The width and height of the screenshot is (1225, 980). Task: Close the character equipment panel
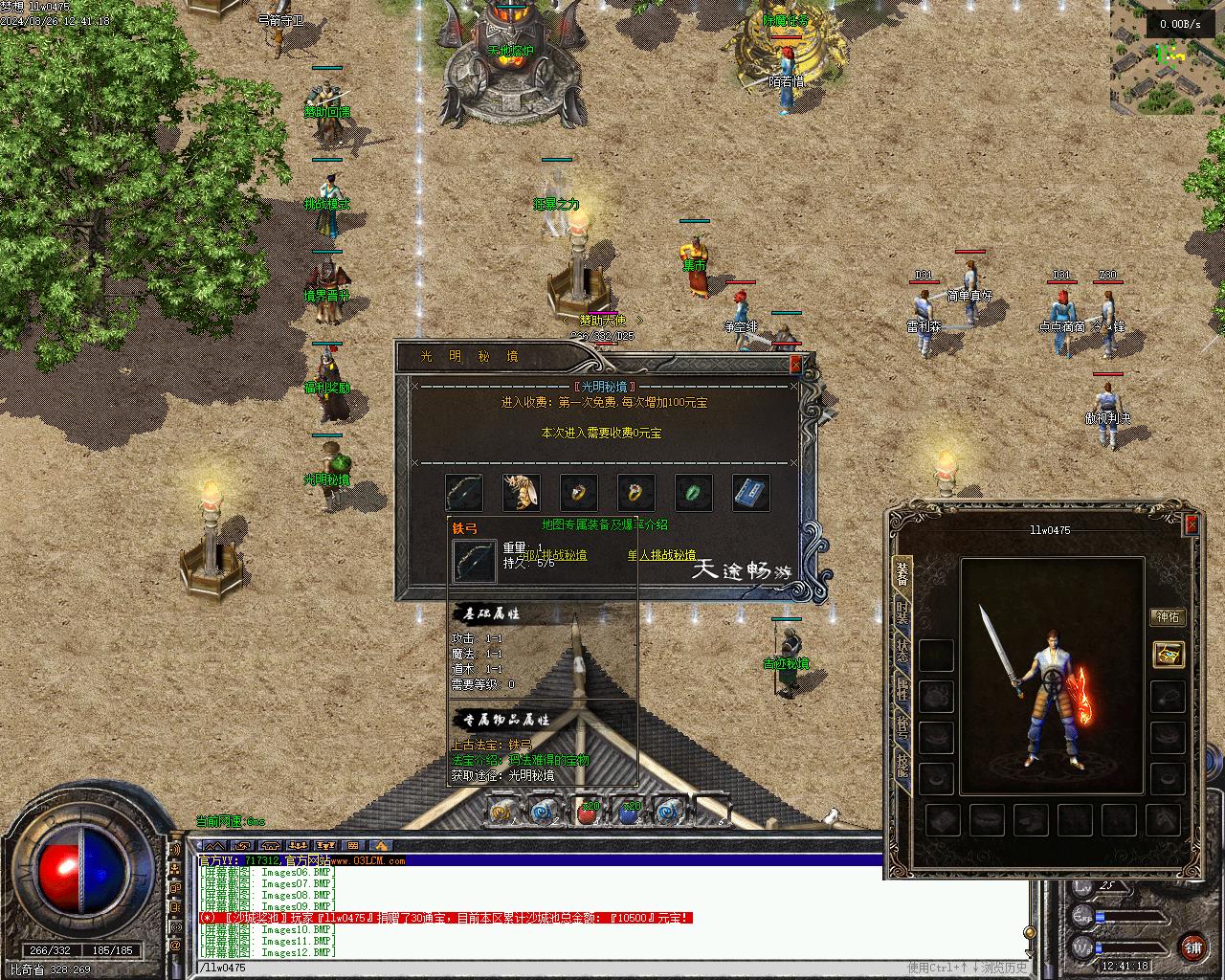click(x=1192, y=524)
